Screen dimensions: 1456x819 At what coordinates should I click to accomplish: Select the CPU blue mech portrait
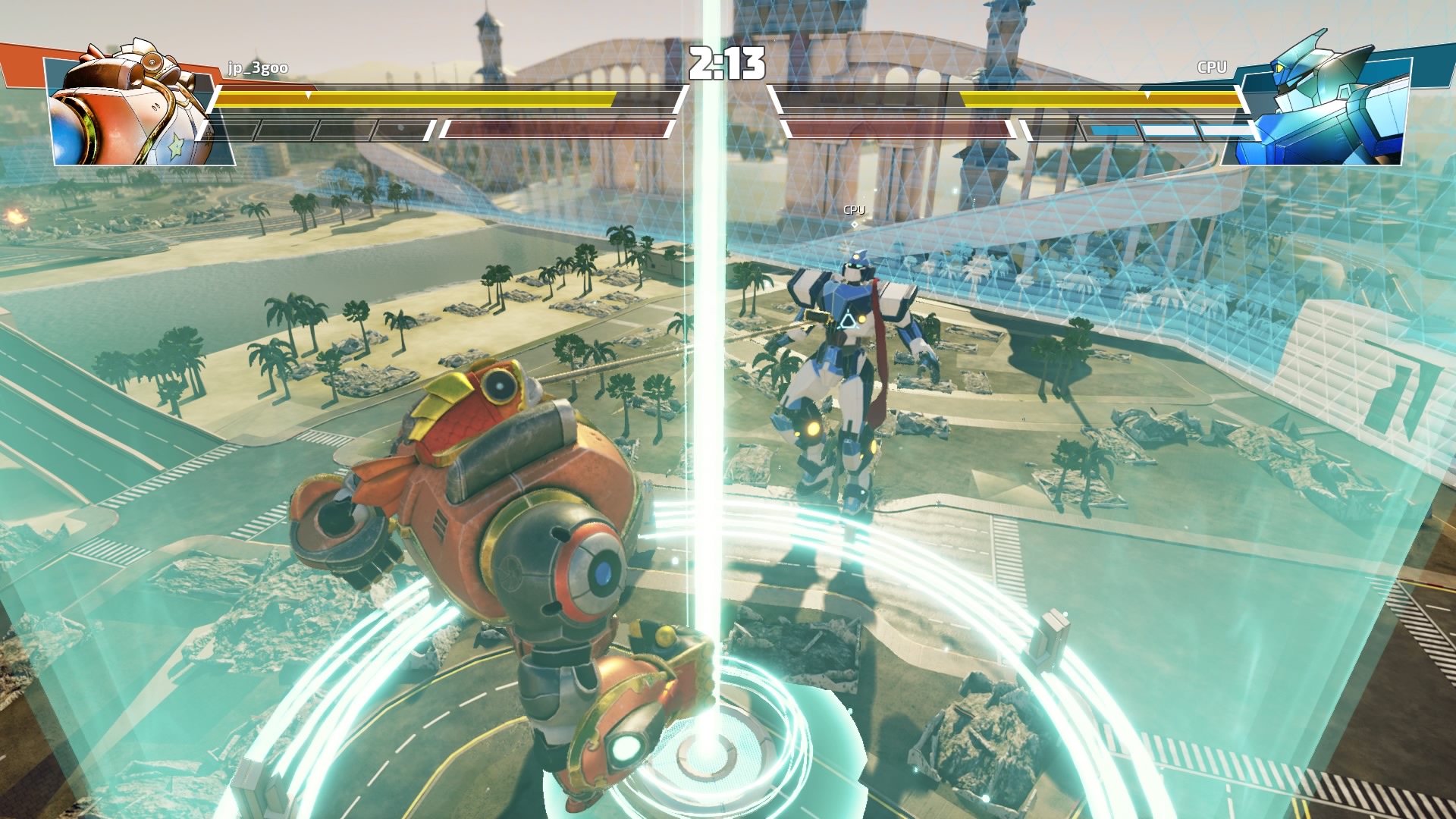coord(1318,102)
